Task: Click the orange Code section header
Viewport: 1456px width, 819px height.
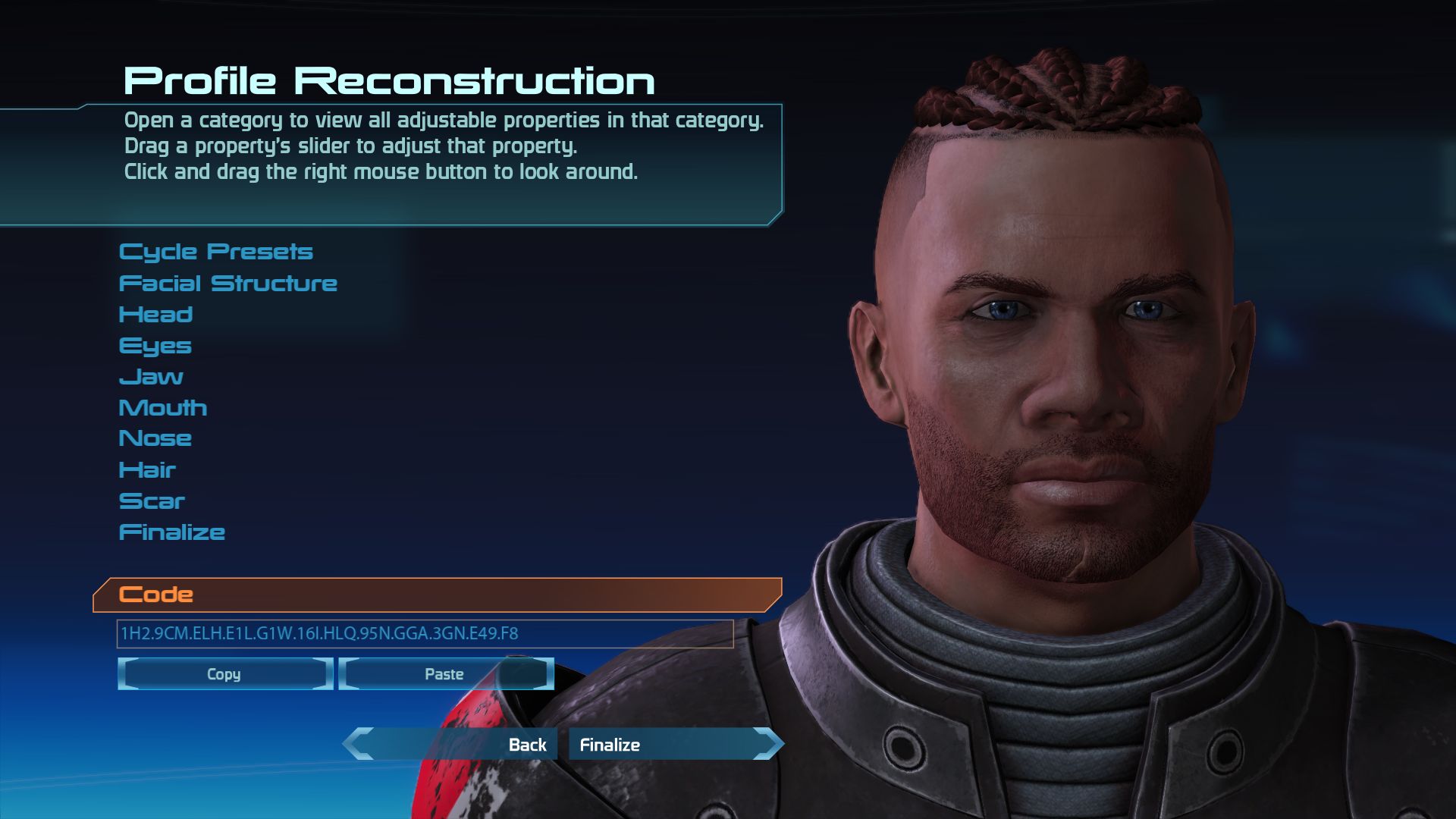Action: (155, 595)
